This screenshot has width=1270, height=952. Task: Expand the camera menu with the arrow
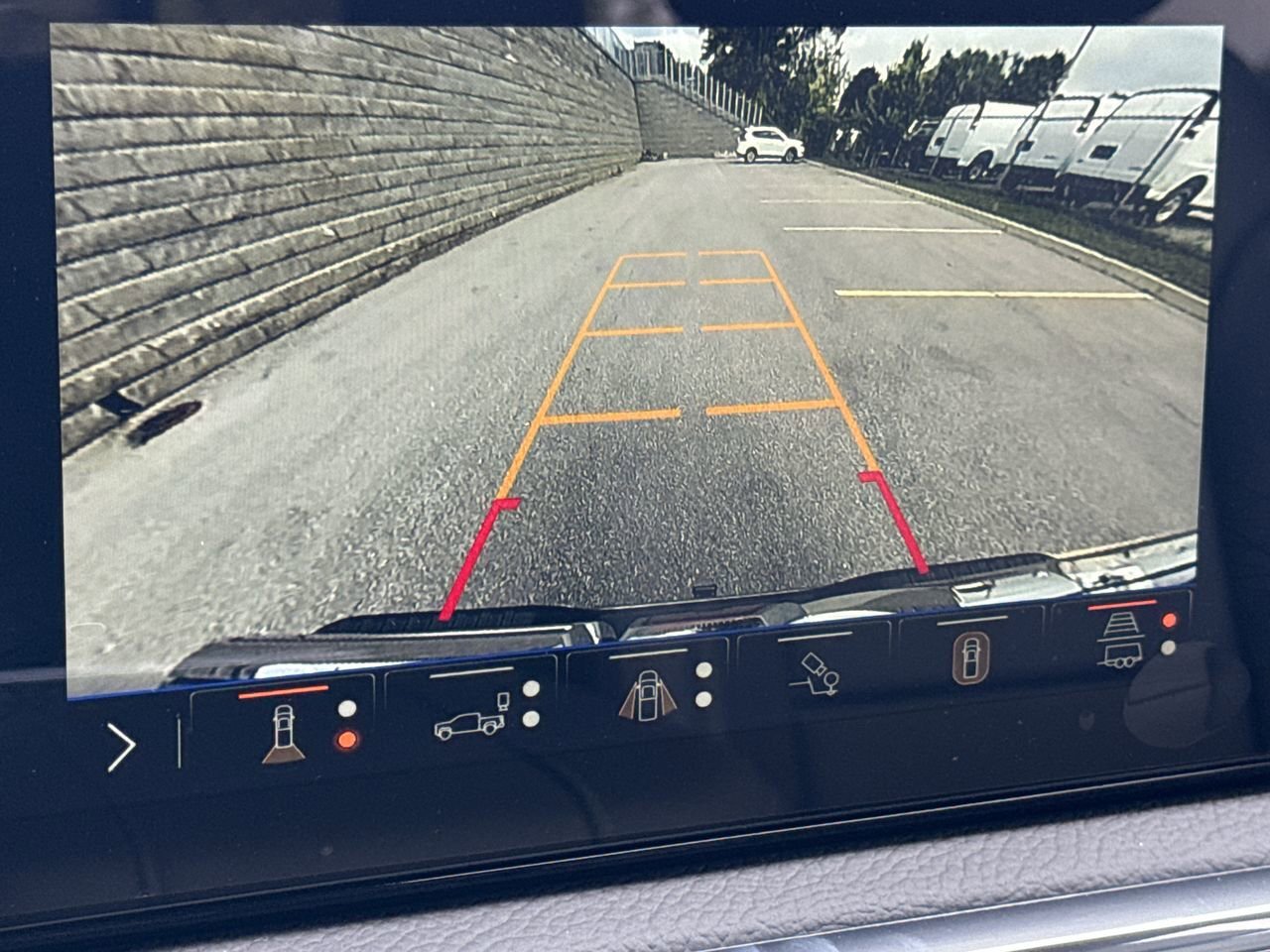click(121, 748)
